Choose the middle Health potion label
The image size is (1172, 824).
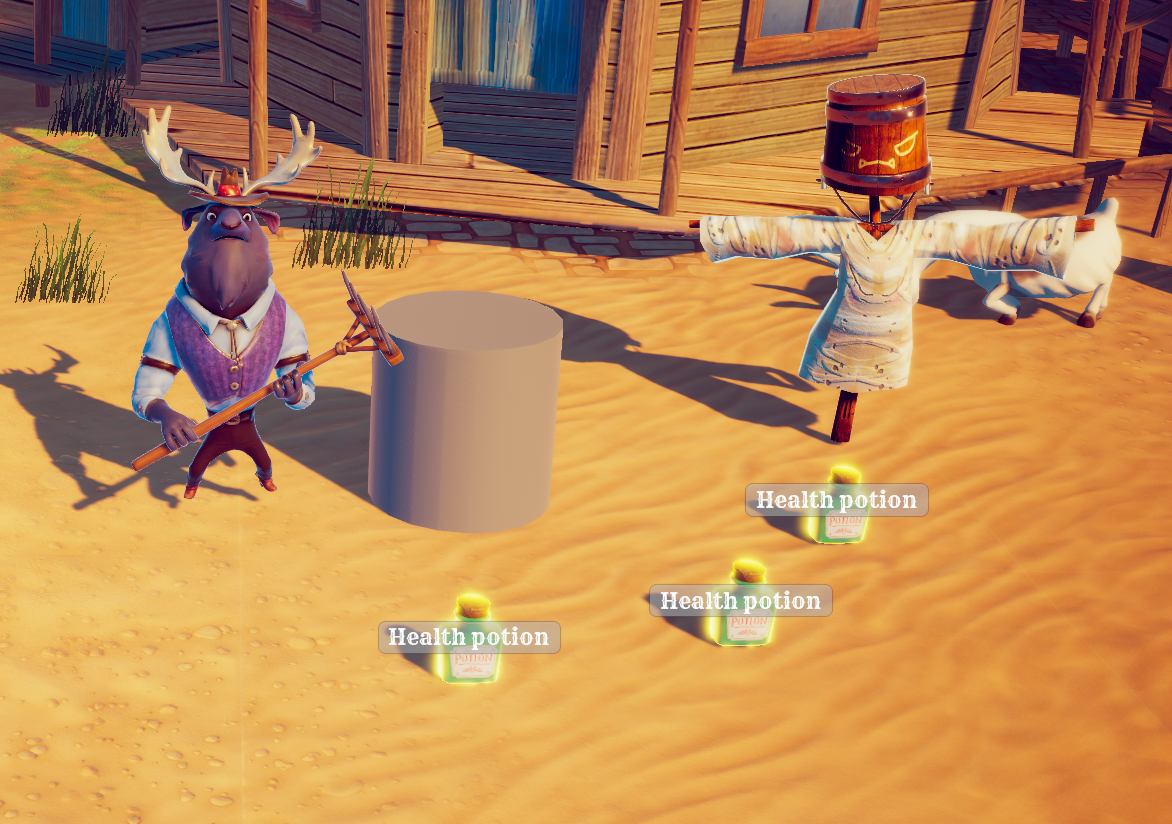(740, 601)
